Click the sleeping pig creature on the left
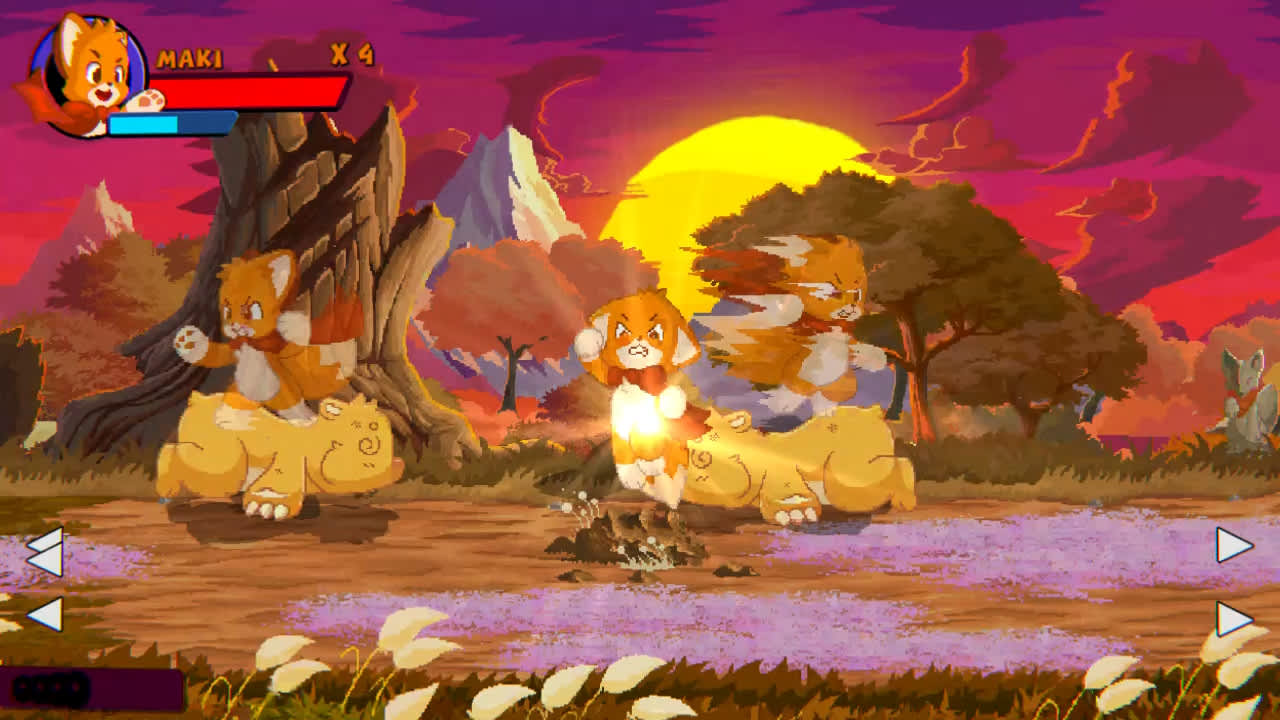Screen dimensions: 1280x720 [280, 450]
